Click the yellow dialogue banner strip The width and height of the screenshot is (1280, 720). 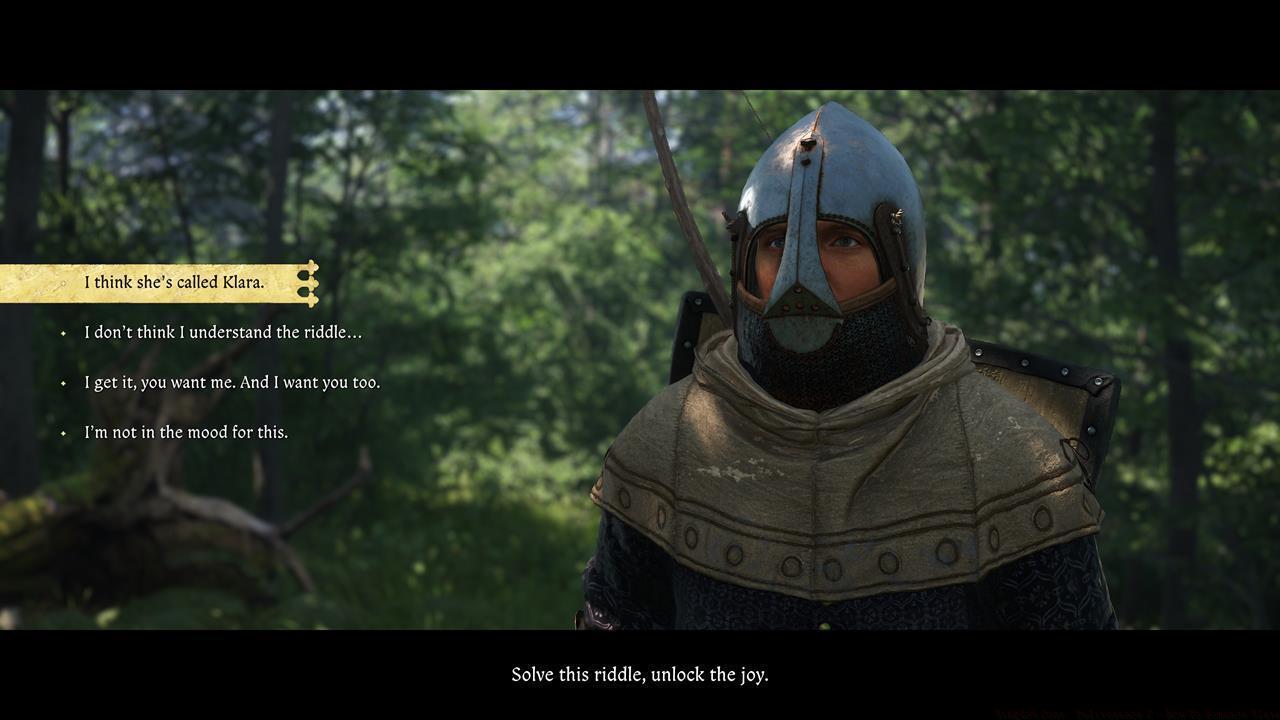[150, 281]
